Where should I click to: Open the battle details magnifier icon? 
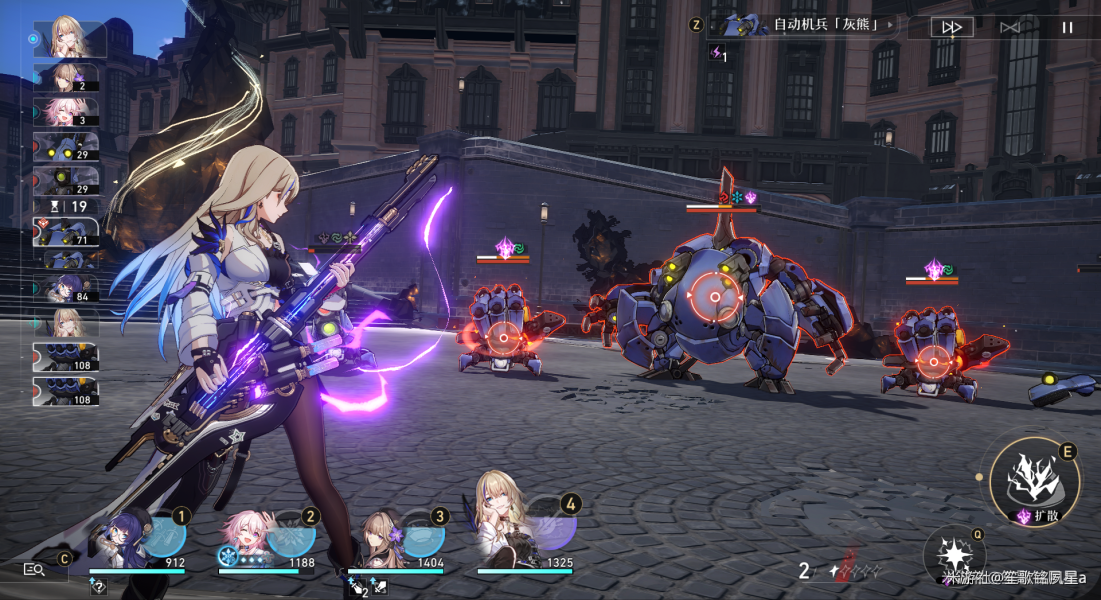pos(34,569)
